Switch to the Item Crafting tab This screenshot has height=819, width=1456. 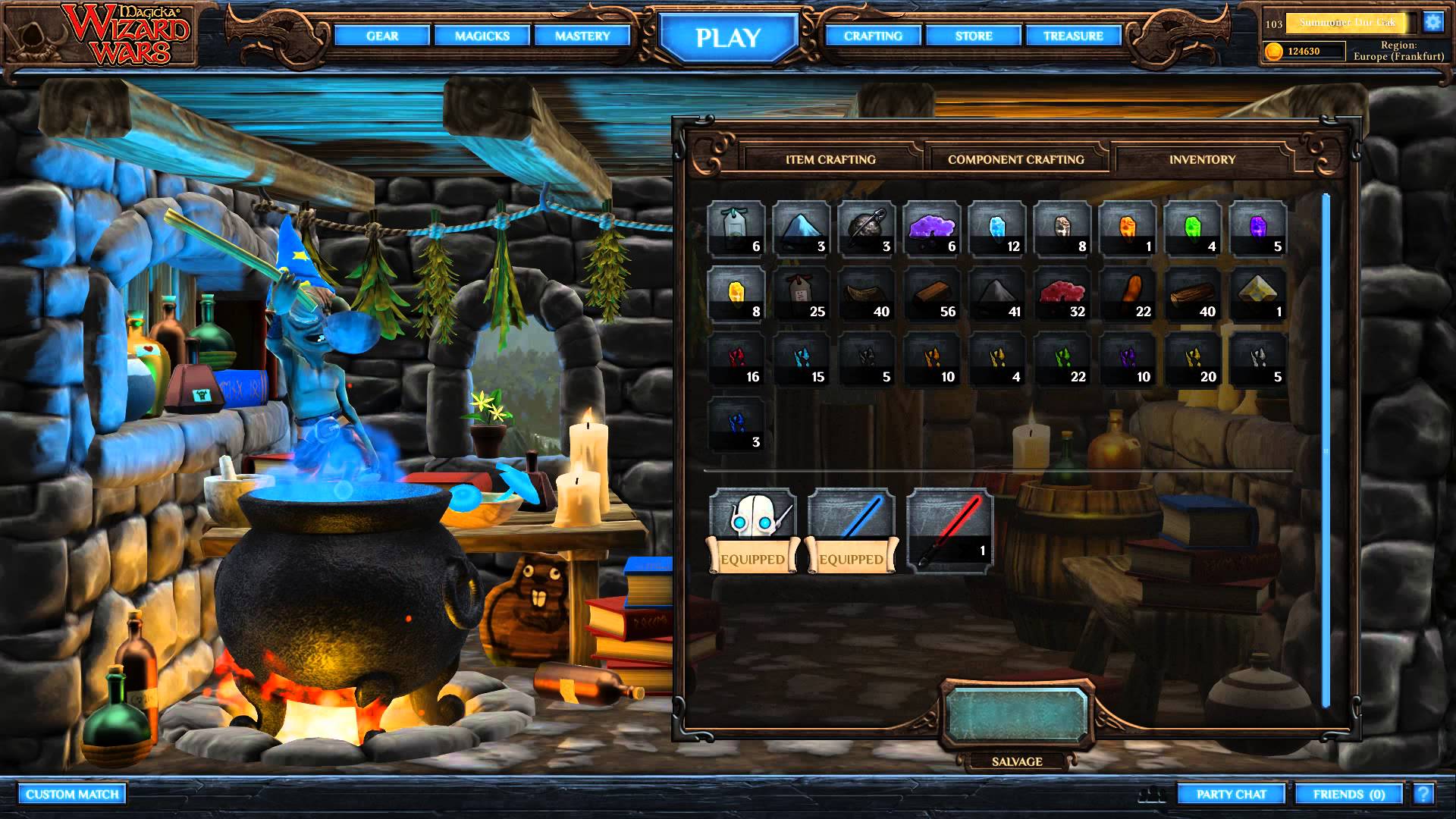click(x=830, y=159)
